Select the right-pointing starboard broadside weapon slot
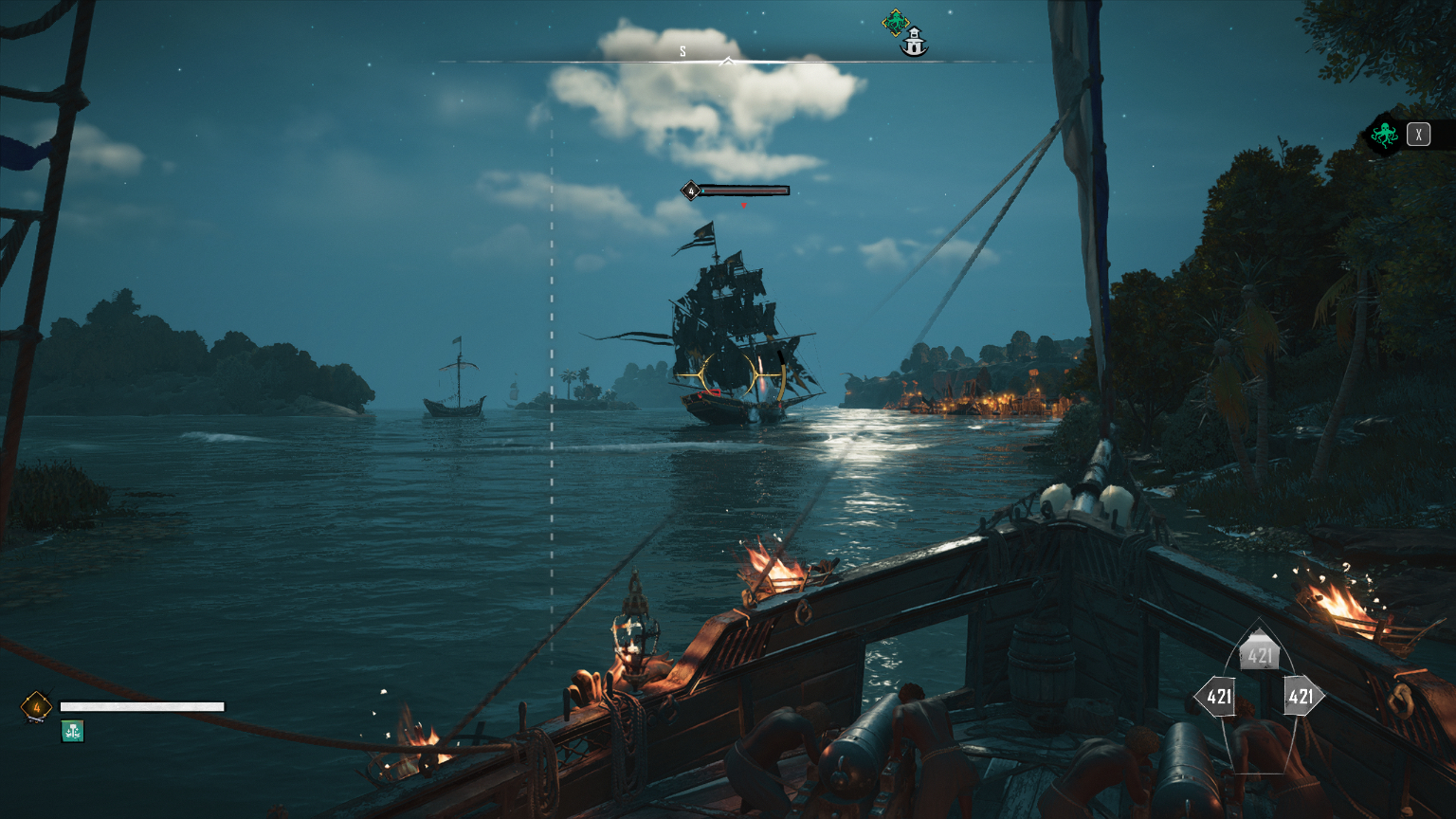The width and height of the screenshot is (1456, 819). (x=1301, y=698)
